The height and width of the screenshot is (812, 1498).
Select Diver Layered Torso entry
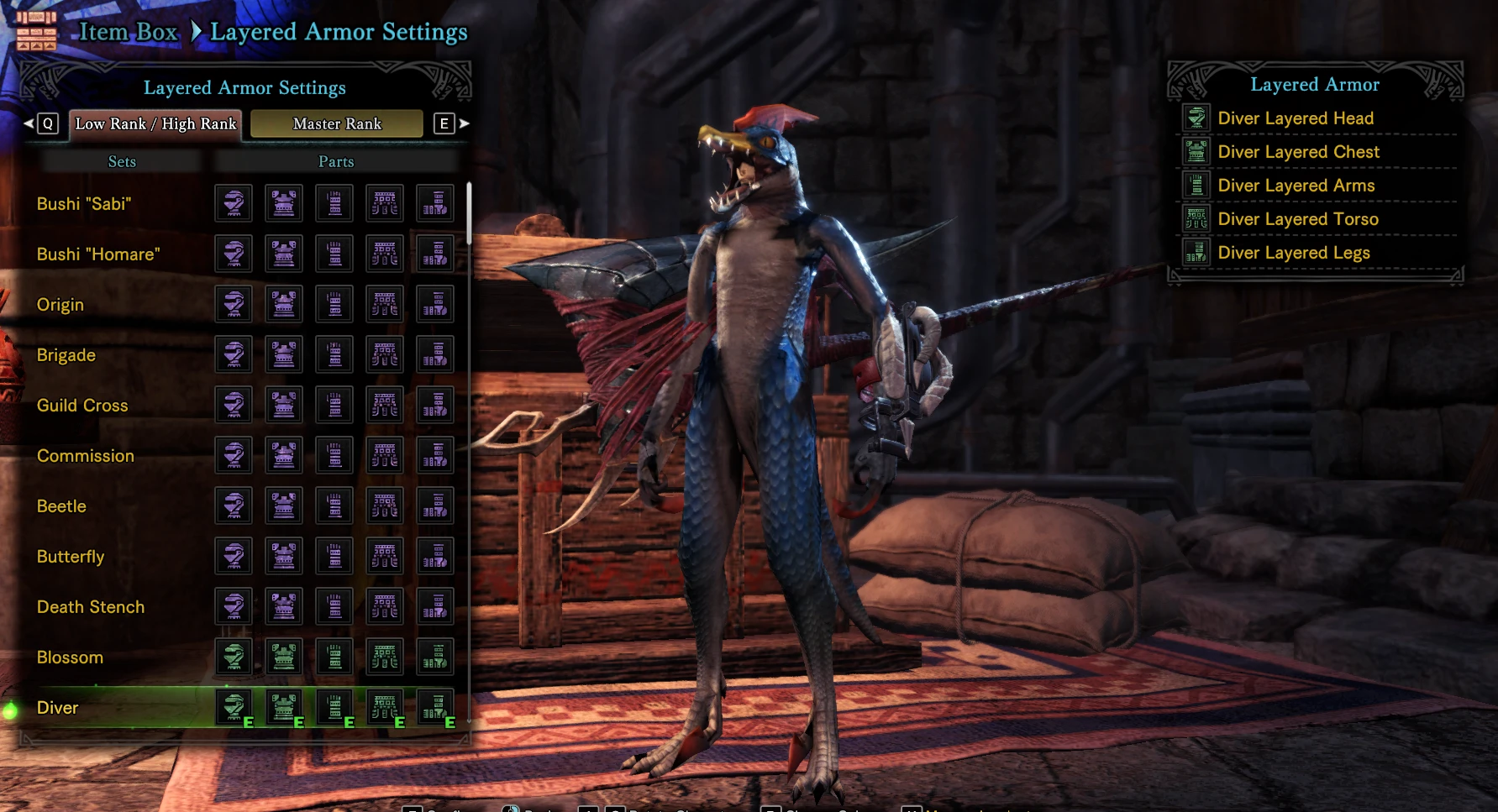1298,219
